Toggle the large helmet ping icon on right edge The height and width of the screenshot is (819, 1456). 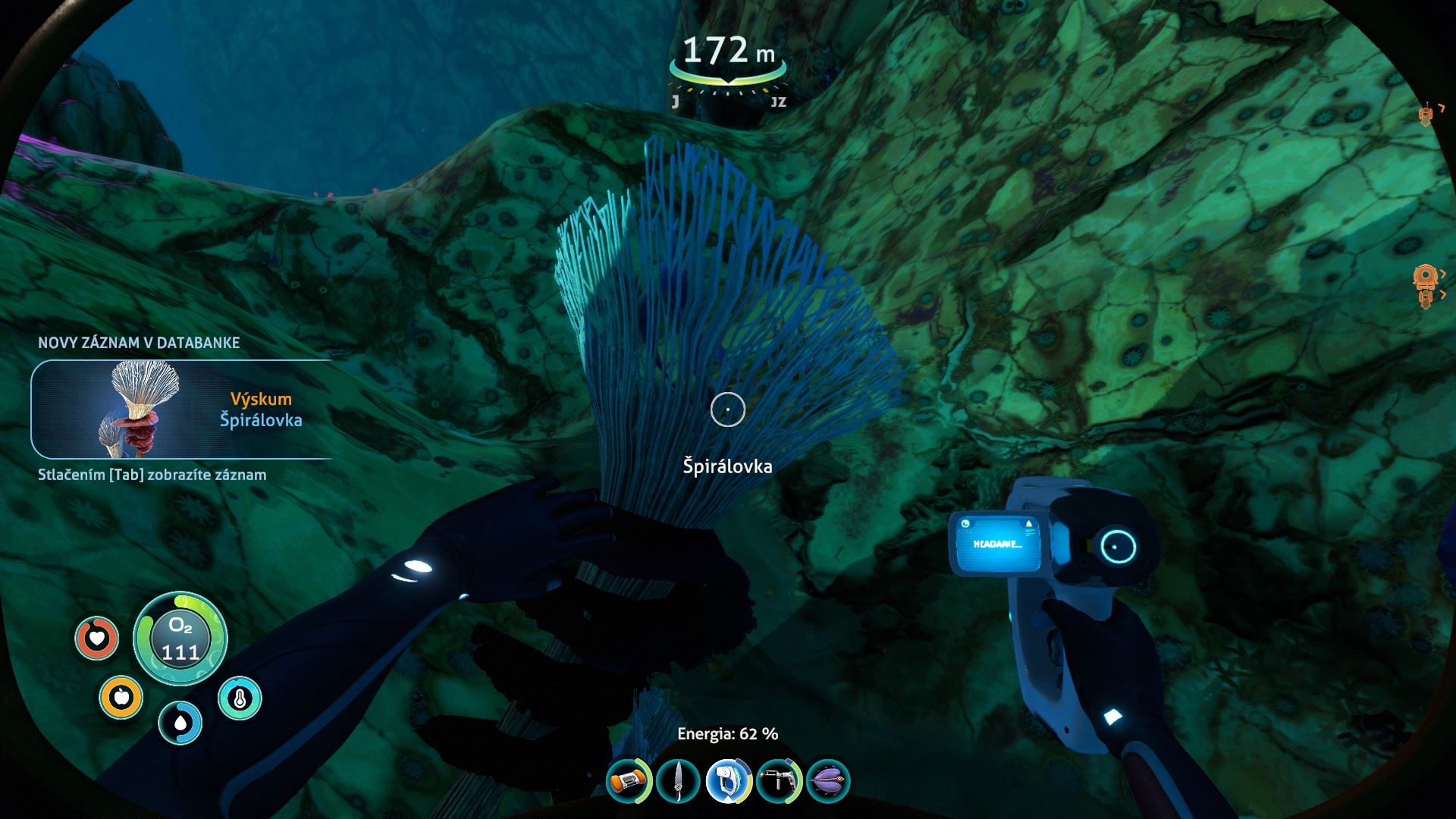tap(1425, 275)
